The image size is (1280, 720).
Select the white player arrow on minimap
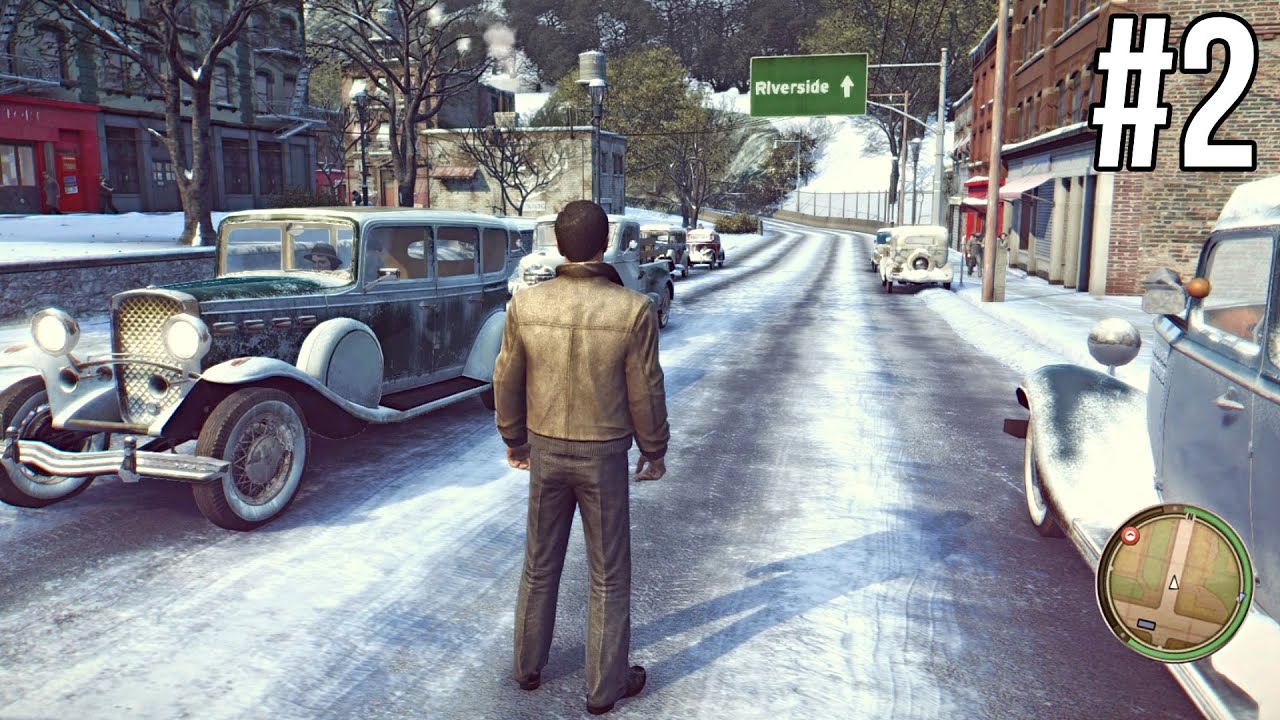point(1173,582)
